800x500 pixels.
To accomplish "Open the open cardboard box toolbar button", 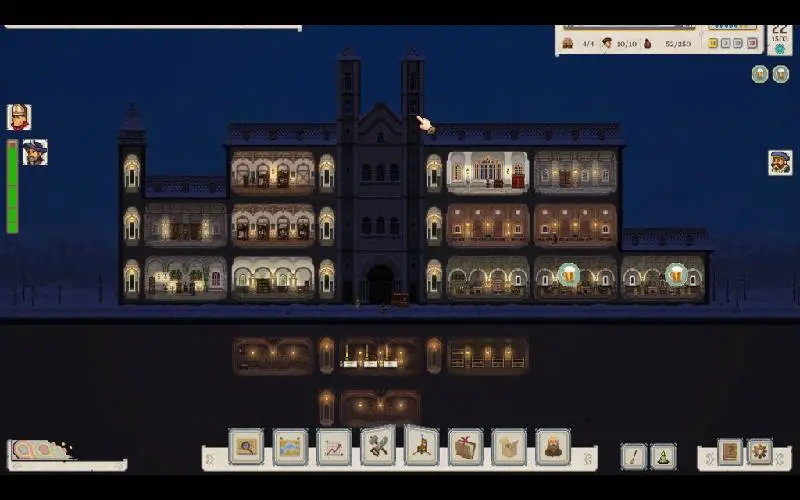I will (x=509, y=446).
